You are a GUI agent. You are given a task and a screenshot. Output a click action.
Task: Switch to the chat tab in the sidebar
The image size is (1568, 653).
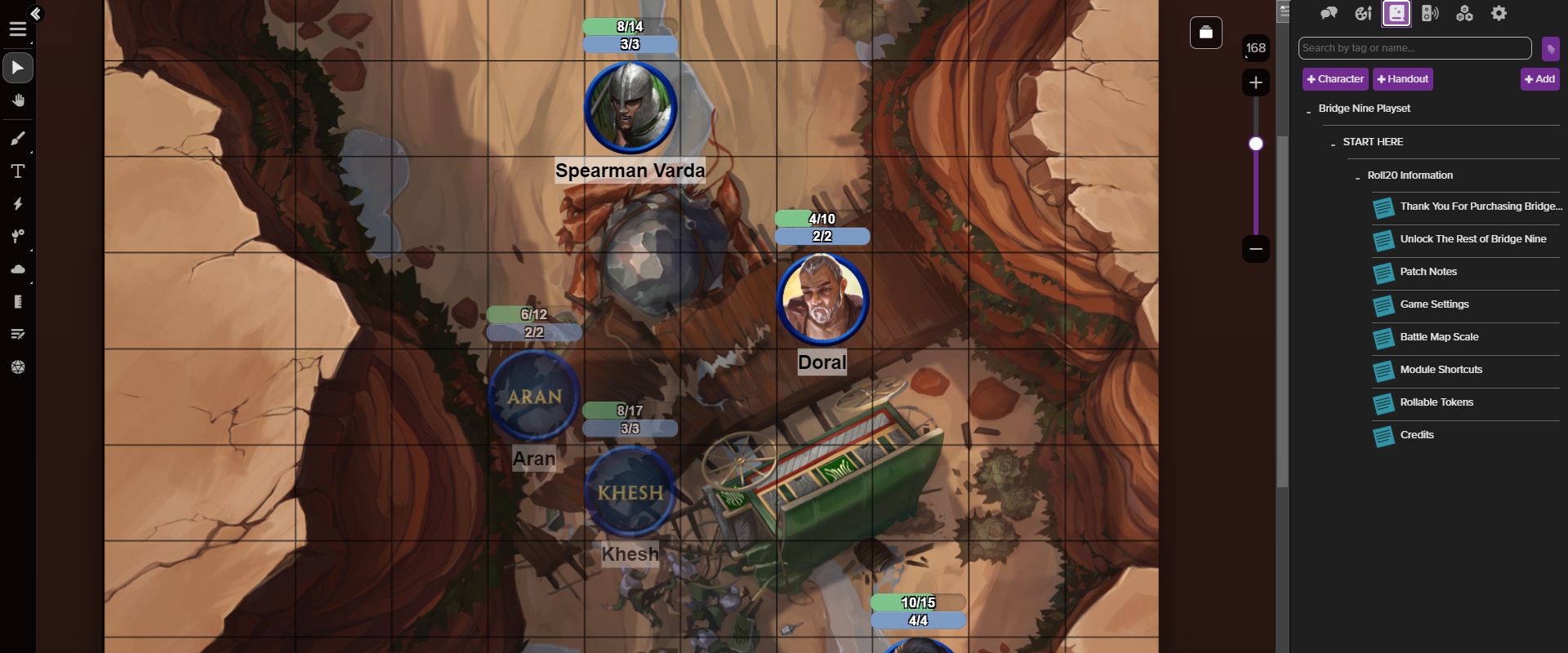(x=1329, y=13)
